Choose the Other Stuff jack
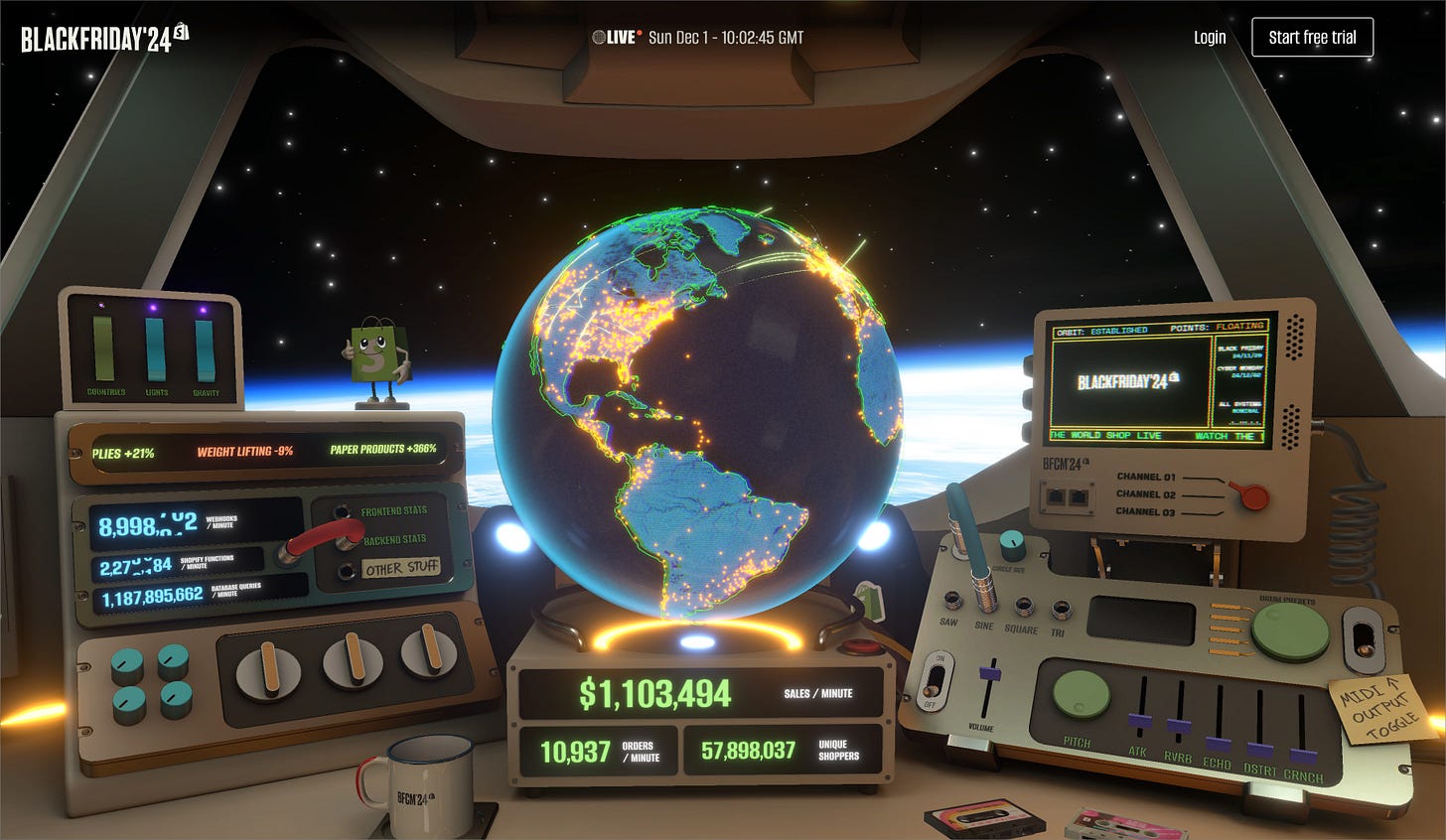The width and height of the screenshot is (1446, 840). click(x=347, y=570)
